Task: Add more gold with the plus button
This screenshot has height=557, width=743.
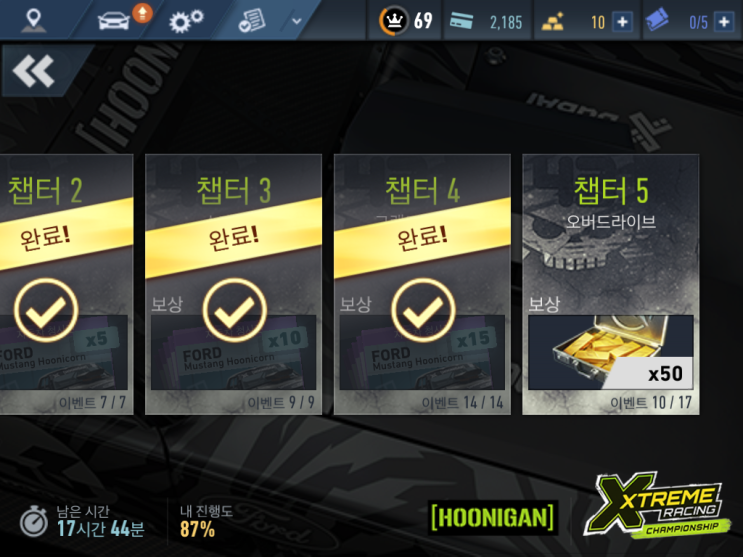Action: pos(622,22)
